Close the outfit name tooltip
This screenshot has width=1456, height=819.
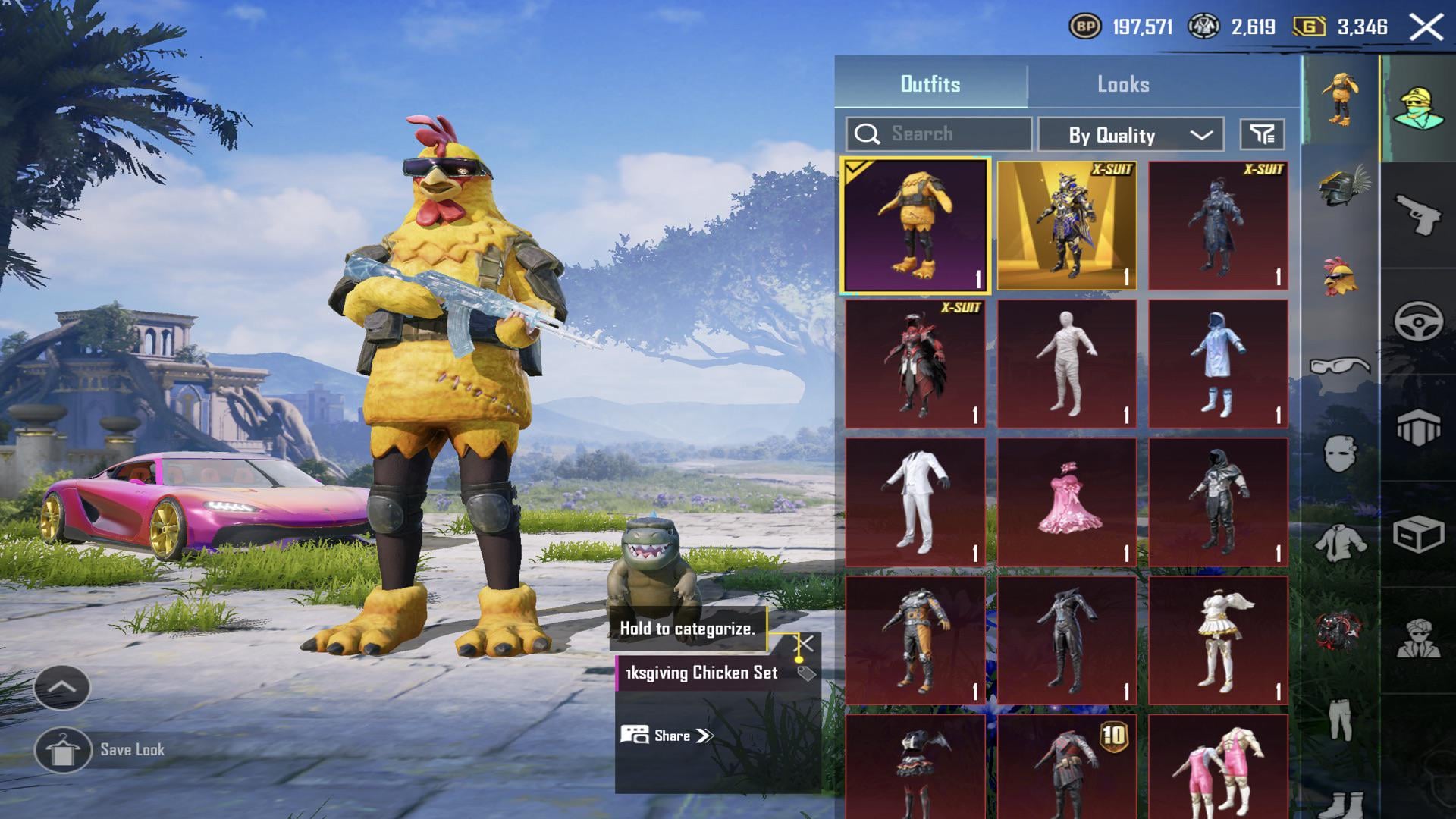click(x=805, y=645)
